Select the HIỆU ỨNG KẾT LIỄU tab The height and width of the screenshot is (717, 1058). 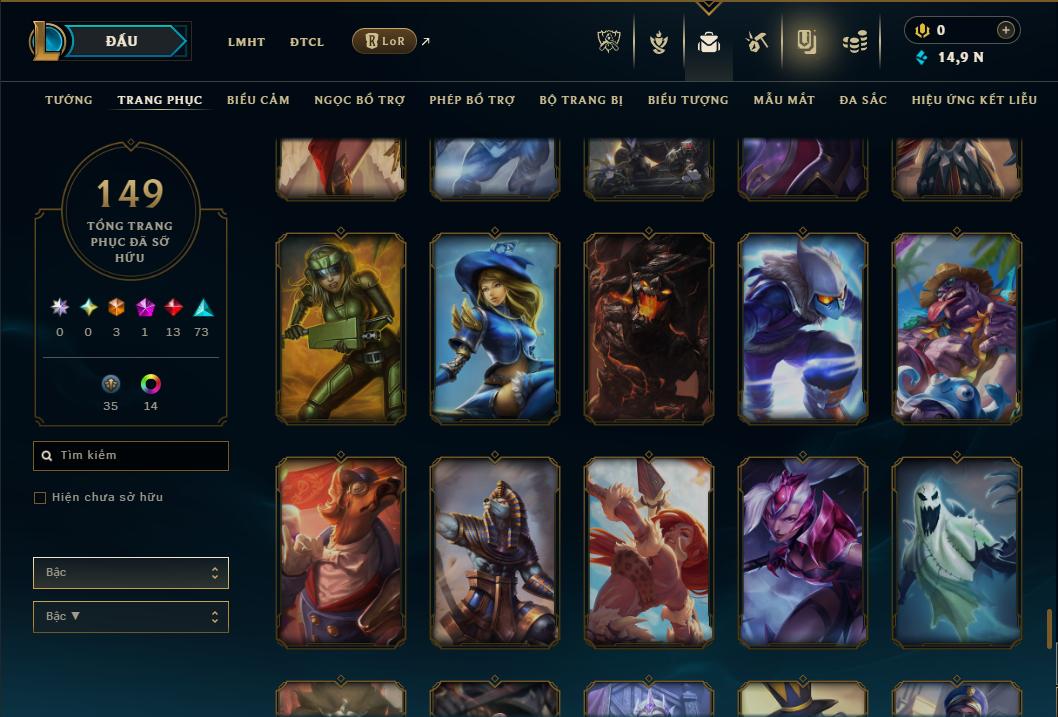[974, 100]
